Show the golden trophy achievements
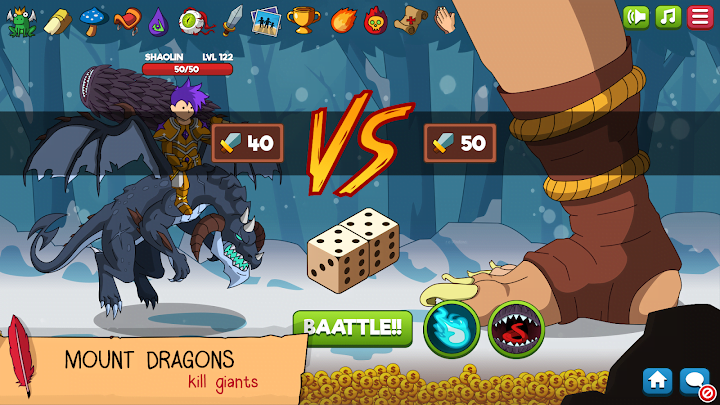Image resolution: width=720 pixels, height=405 pixels. click(x=302, y=19)
